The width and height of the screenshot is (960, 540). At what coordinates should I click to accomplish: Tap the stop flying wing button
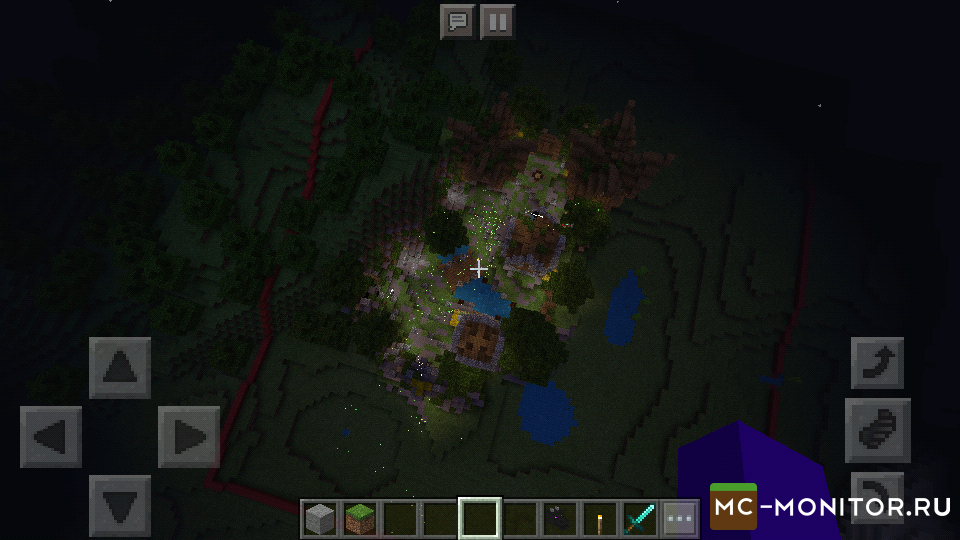[877, 430]
